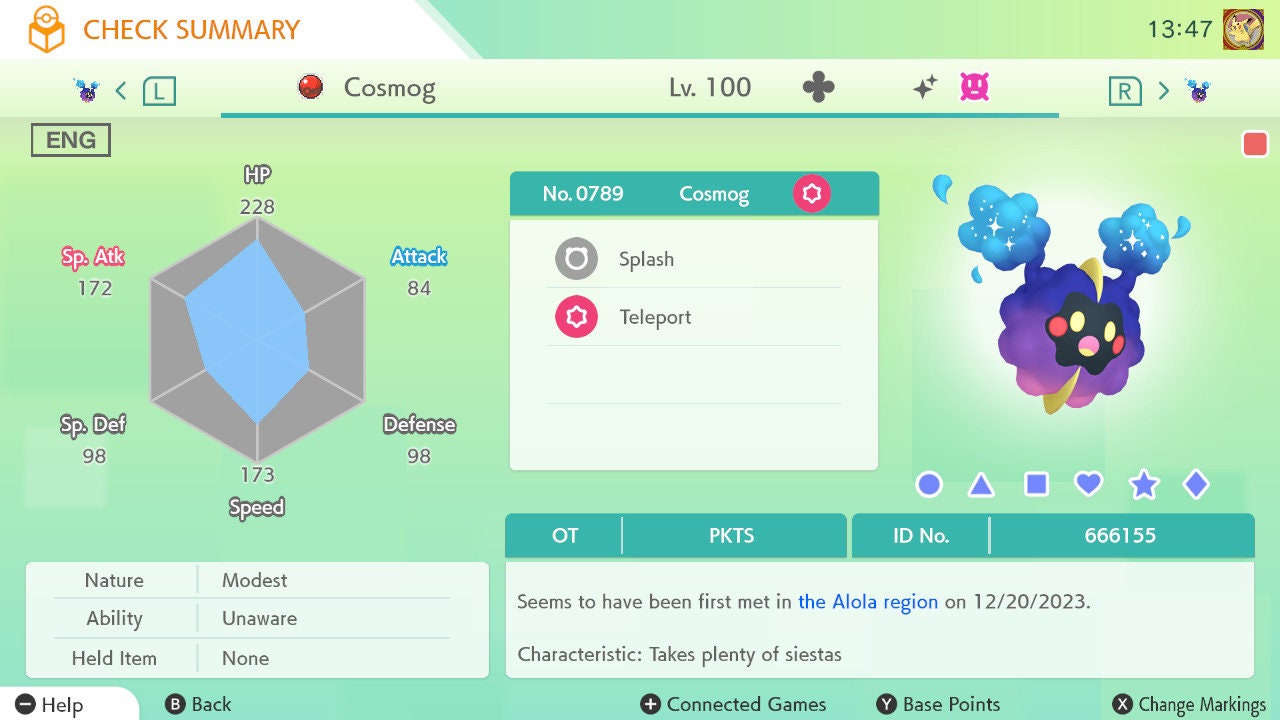Toggle the star marking
This screenshot has width=1280, height=720.
(1143, 485)
